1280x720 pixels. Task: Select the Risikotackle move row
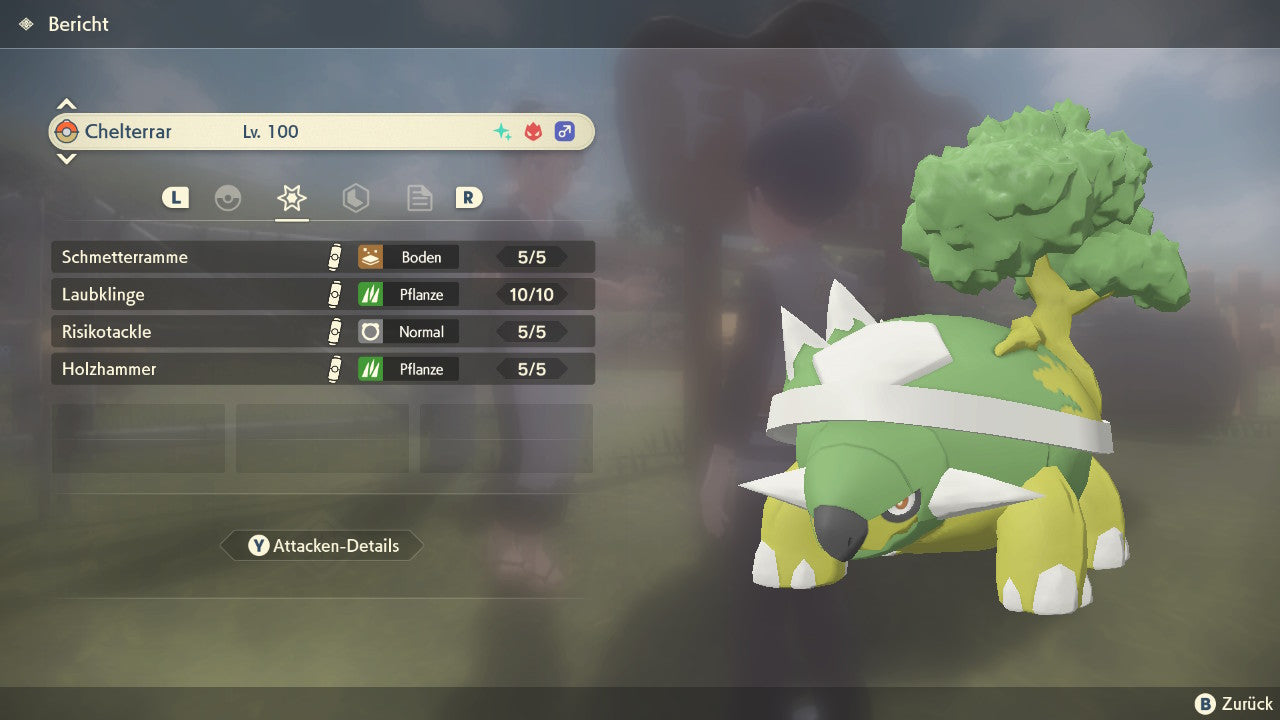coord(322,332)
